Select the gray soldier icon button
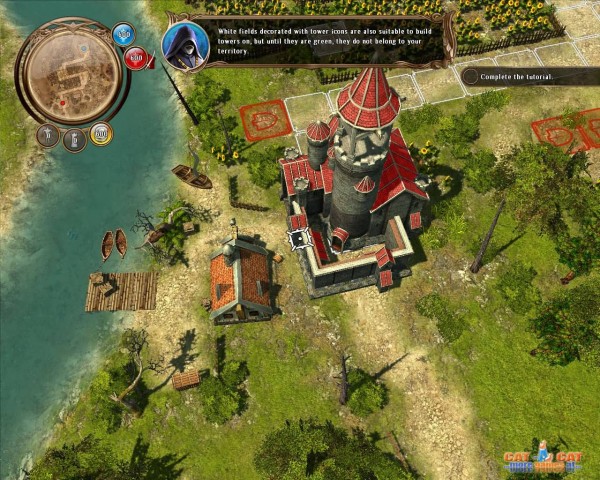600x480 pixels. (47, 134)
